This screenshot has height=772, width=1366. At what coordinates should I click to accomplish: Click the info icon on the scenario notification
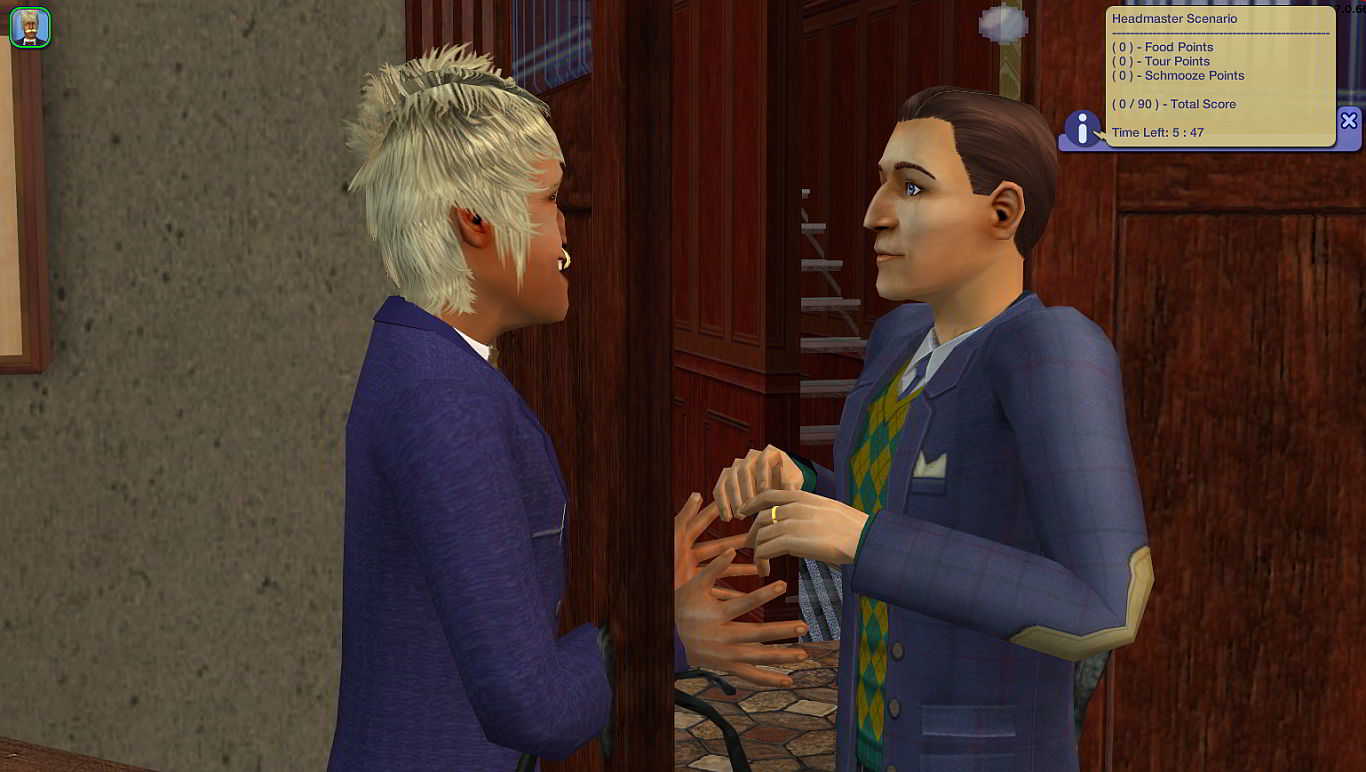1083,128
